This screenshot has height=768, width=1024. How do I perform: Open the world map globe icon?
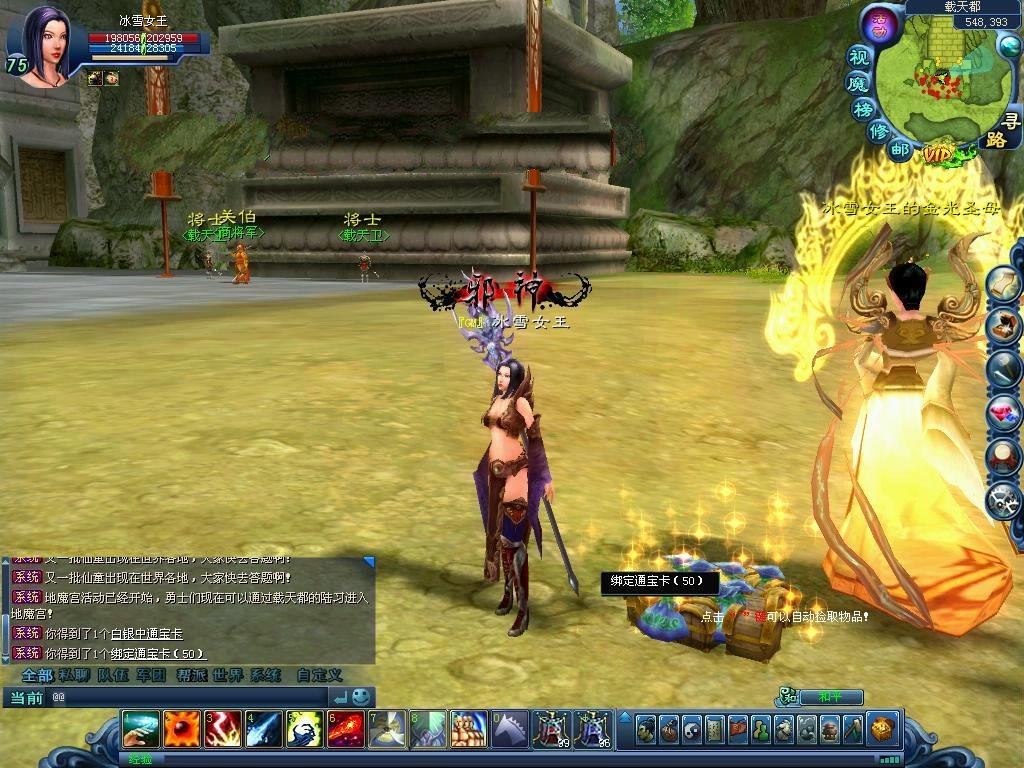1008,45
